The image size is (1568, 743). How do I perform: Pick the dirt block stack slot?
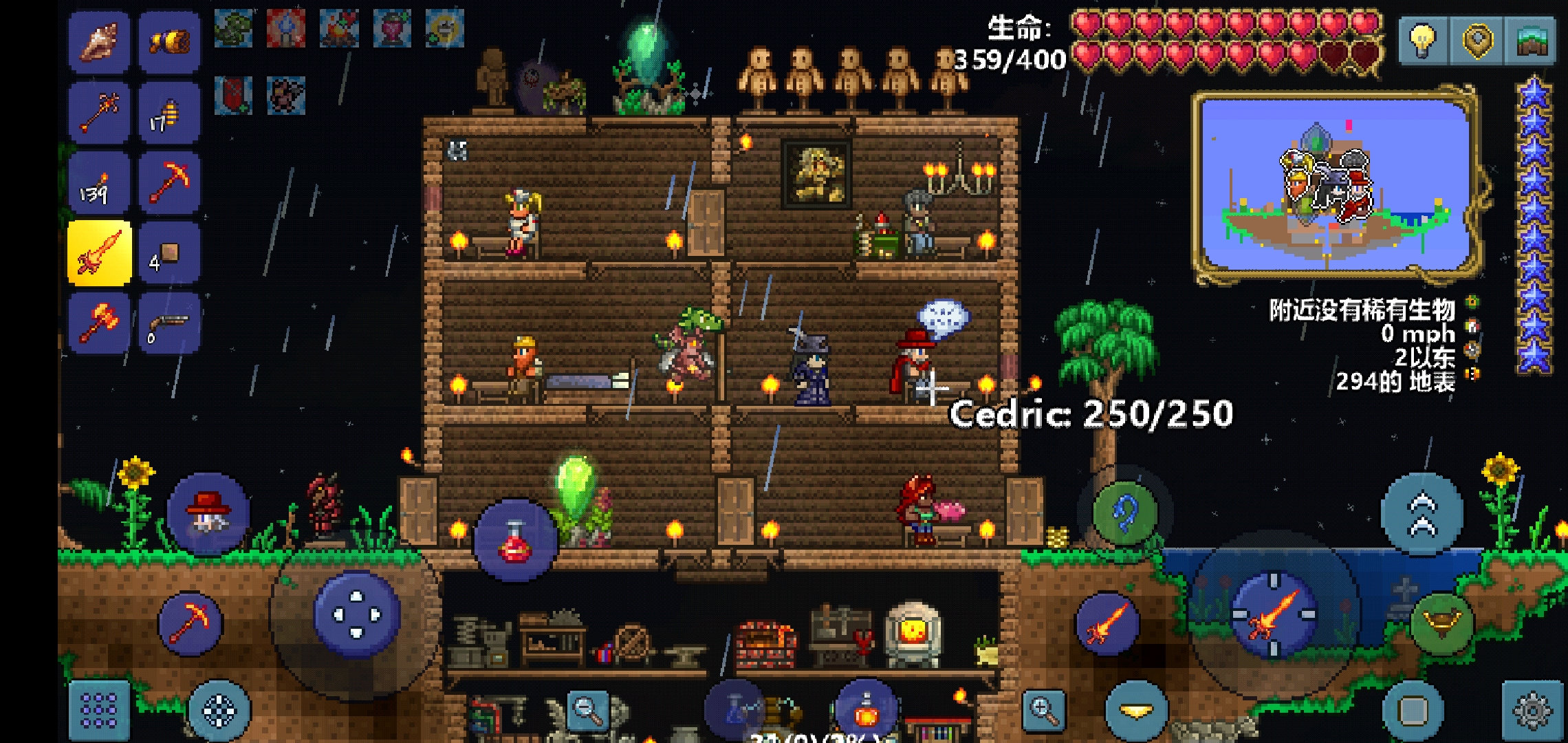pyautogui.click(x=169, y=253)
